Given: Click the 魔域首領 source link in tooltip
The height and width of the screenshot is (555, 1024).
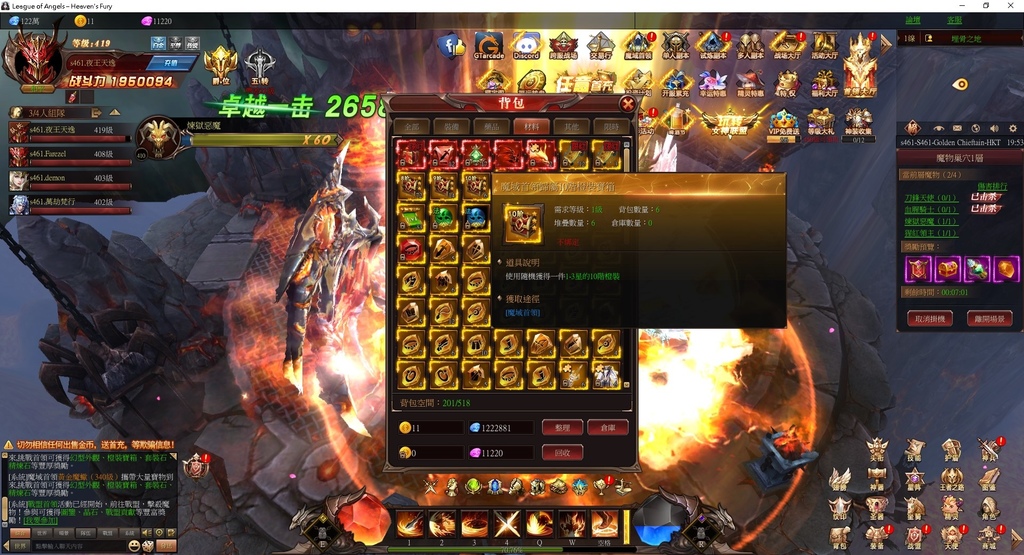Looking at the screenshot, I should click(523, 313).
